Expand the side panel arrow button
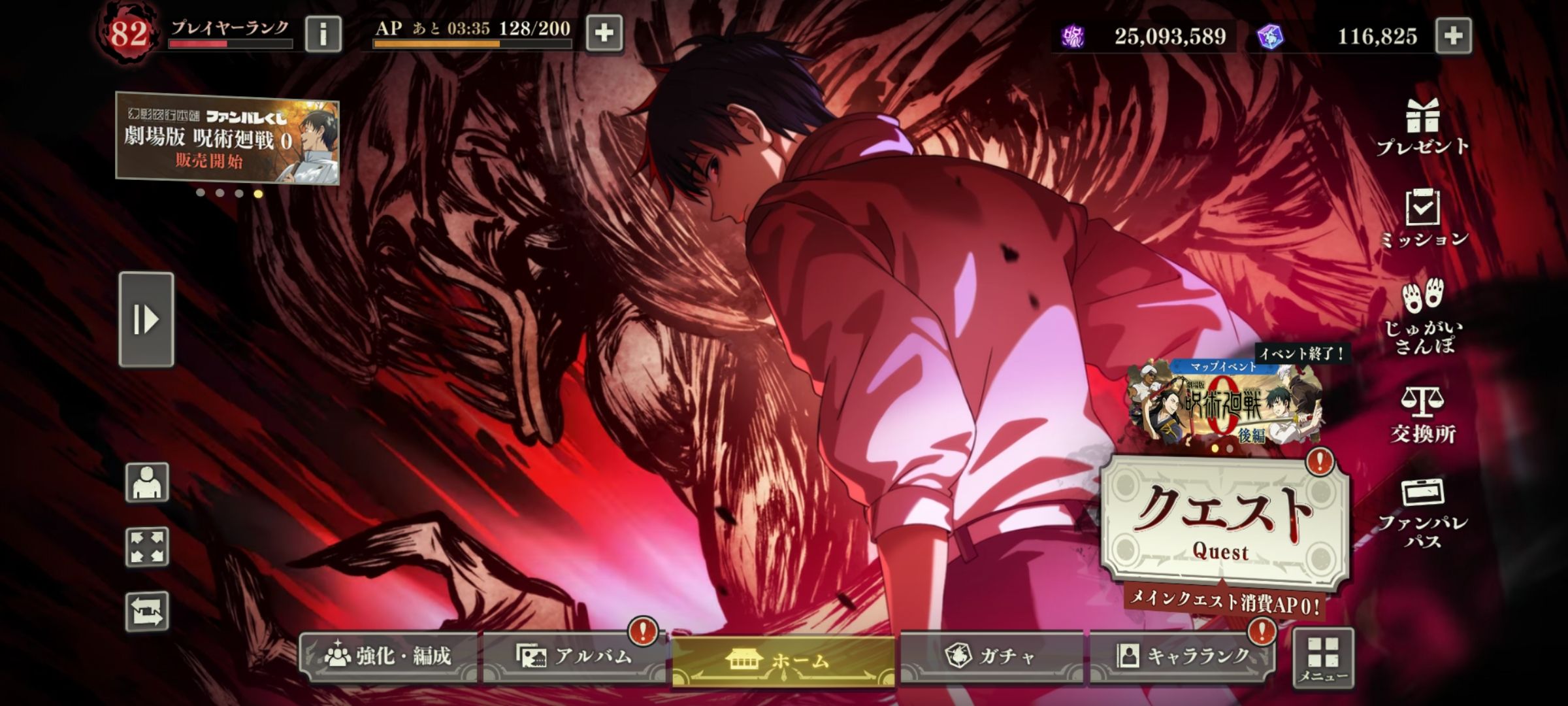The width and height of the screenshot is (1568, 706). (x=146, y=319)
